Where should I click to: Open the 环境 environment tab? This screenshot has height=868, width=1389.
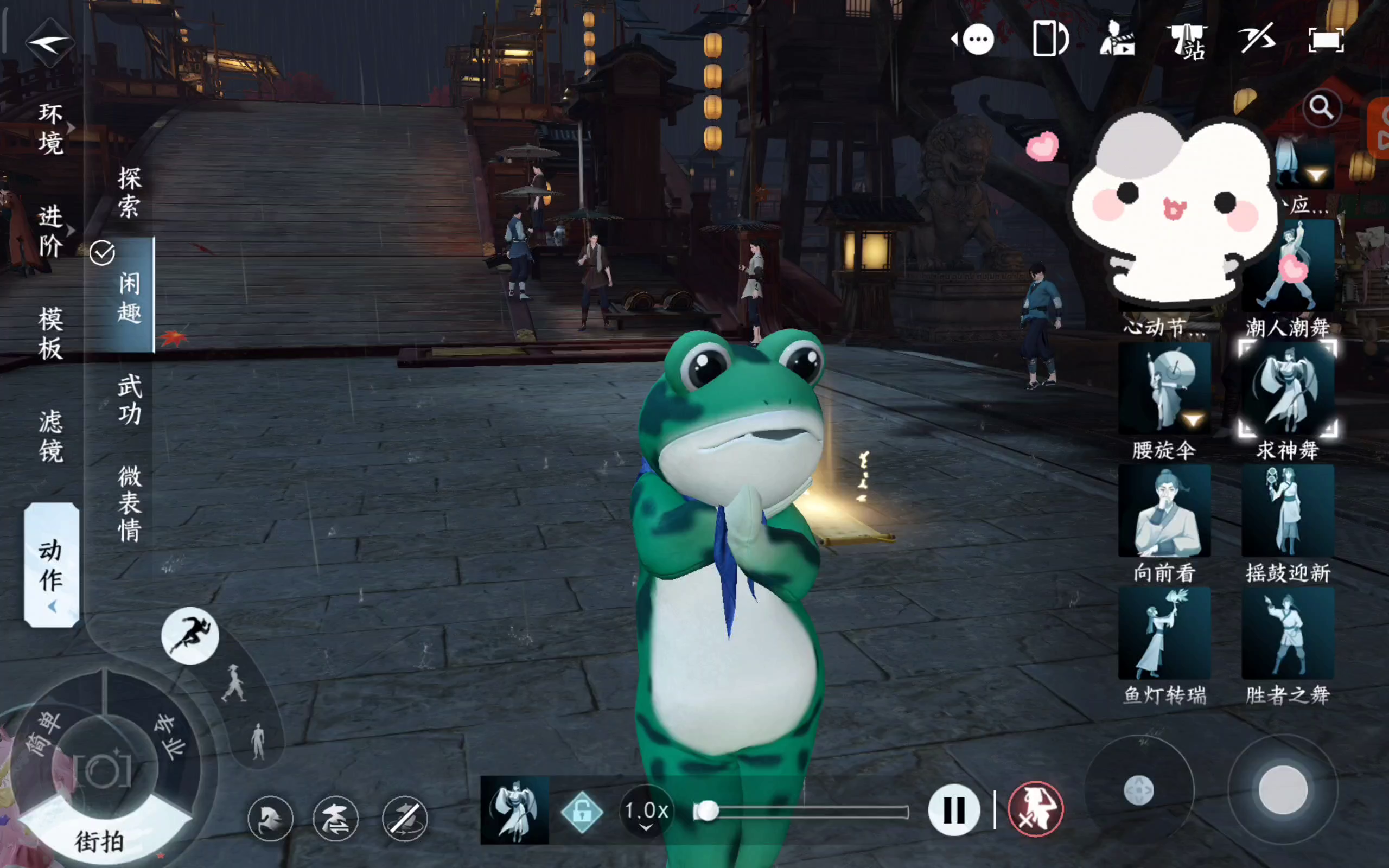pos(50,129)
